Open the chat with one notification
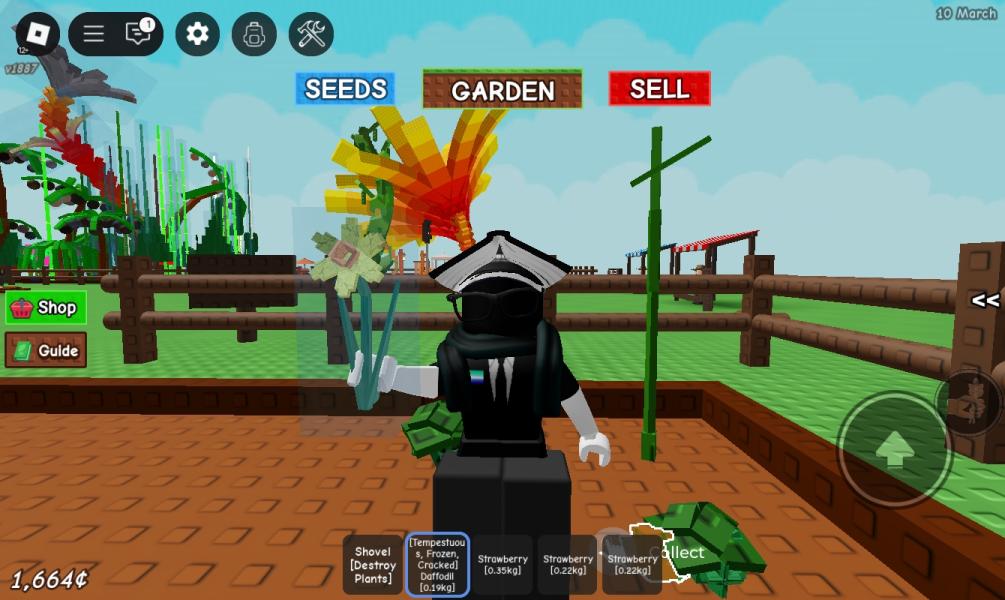This screenshot has height=600, width=1005. point(139,34)
